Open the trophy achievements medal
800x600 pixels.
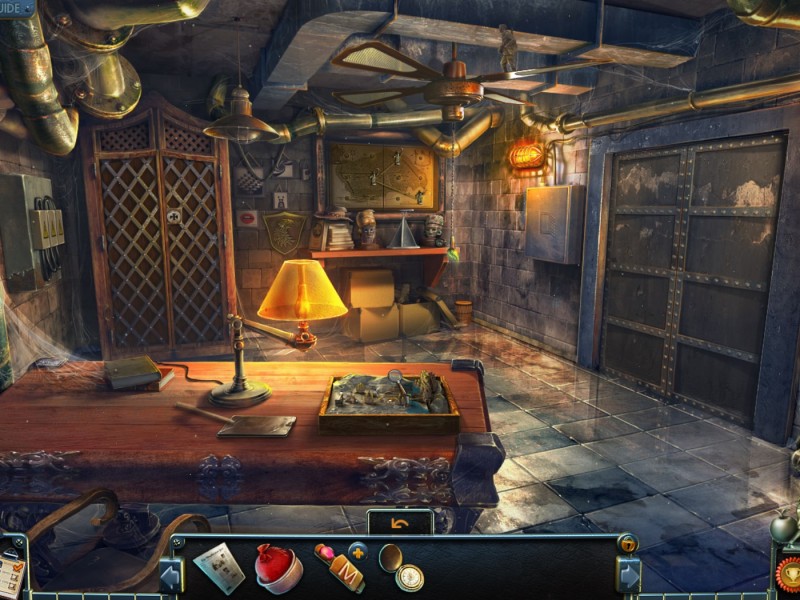(788, 574)
